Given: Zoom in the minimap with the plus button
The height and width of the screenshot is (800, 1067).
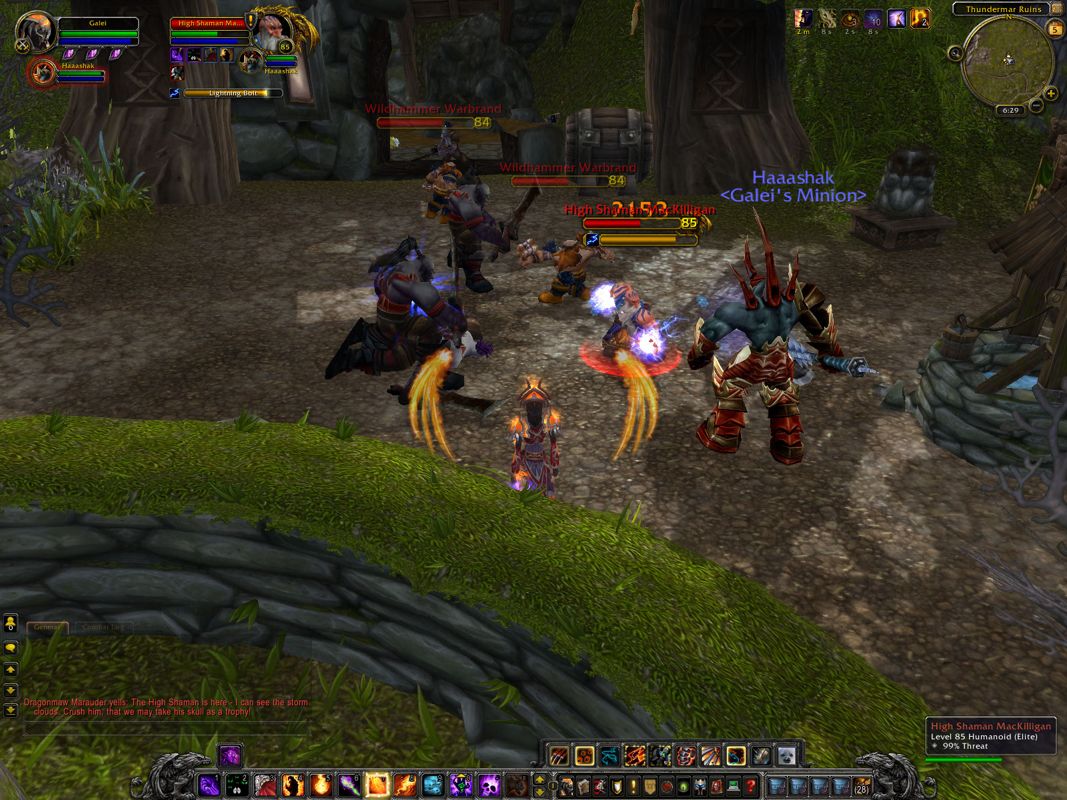Looking at the screenshot, I should [x=1051, y=93].
